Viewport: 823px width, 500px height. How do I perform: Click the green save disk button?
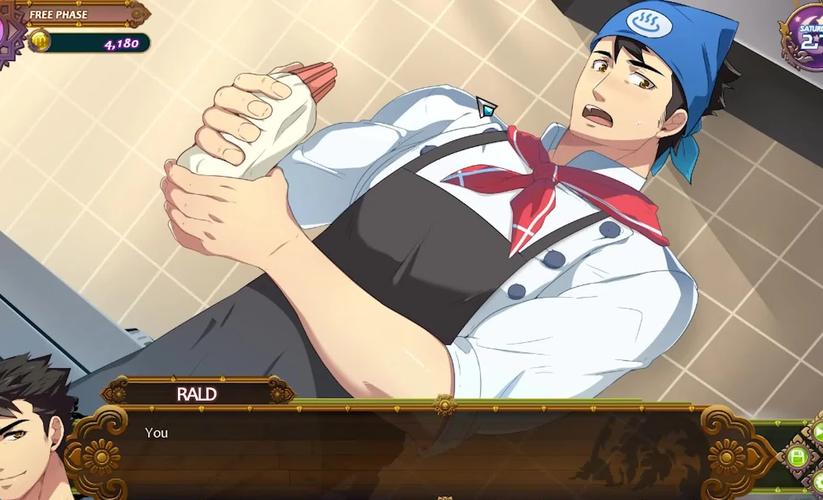tap(797, 457)
